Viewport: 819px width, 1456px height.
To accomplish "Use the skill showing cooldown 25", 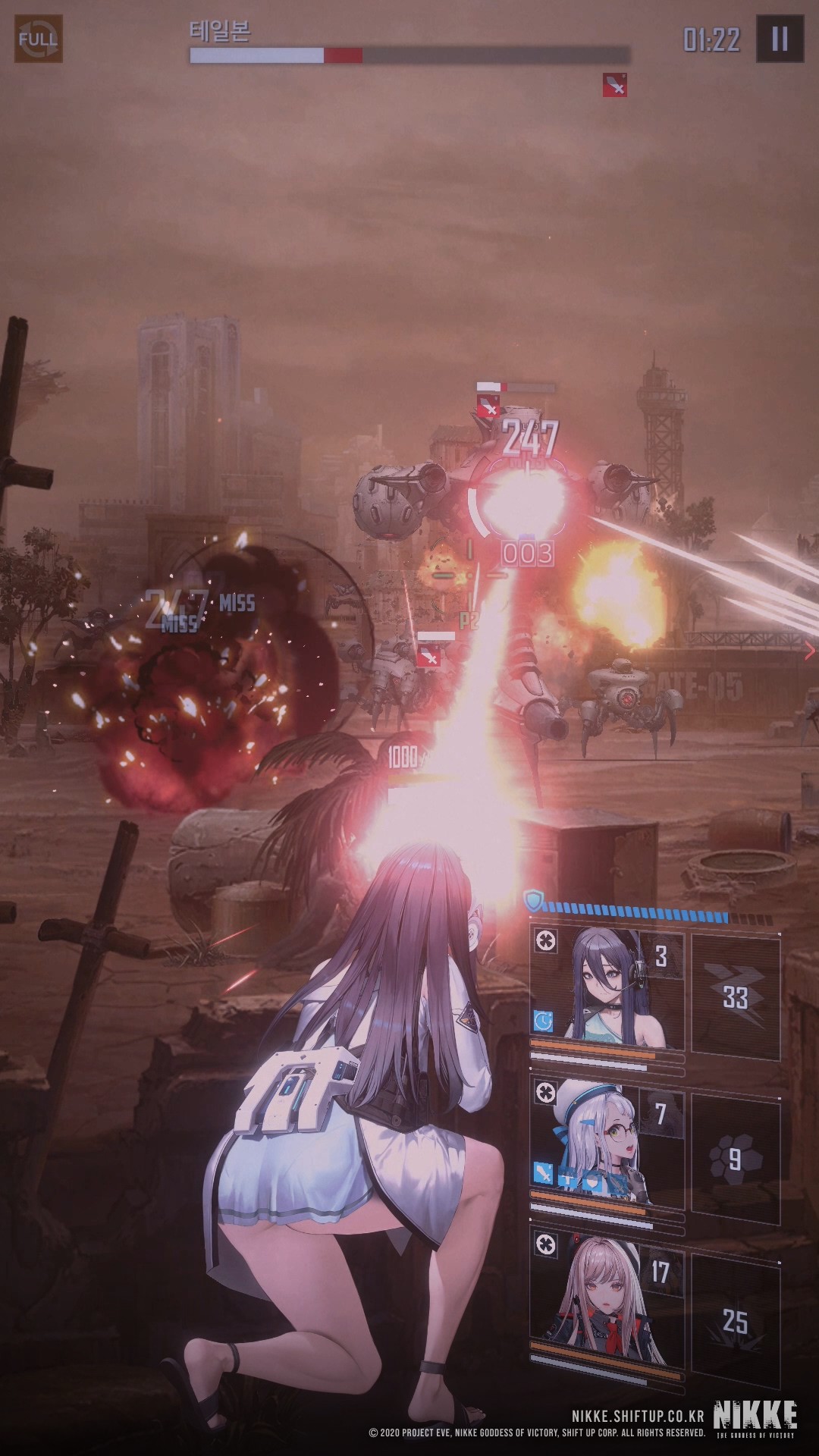I will pos(736,1321).
